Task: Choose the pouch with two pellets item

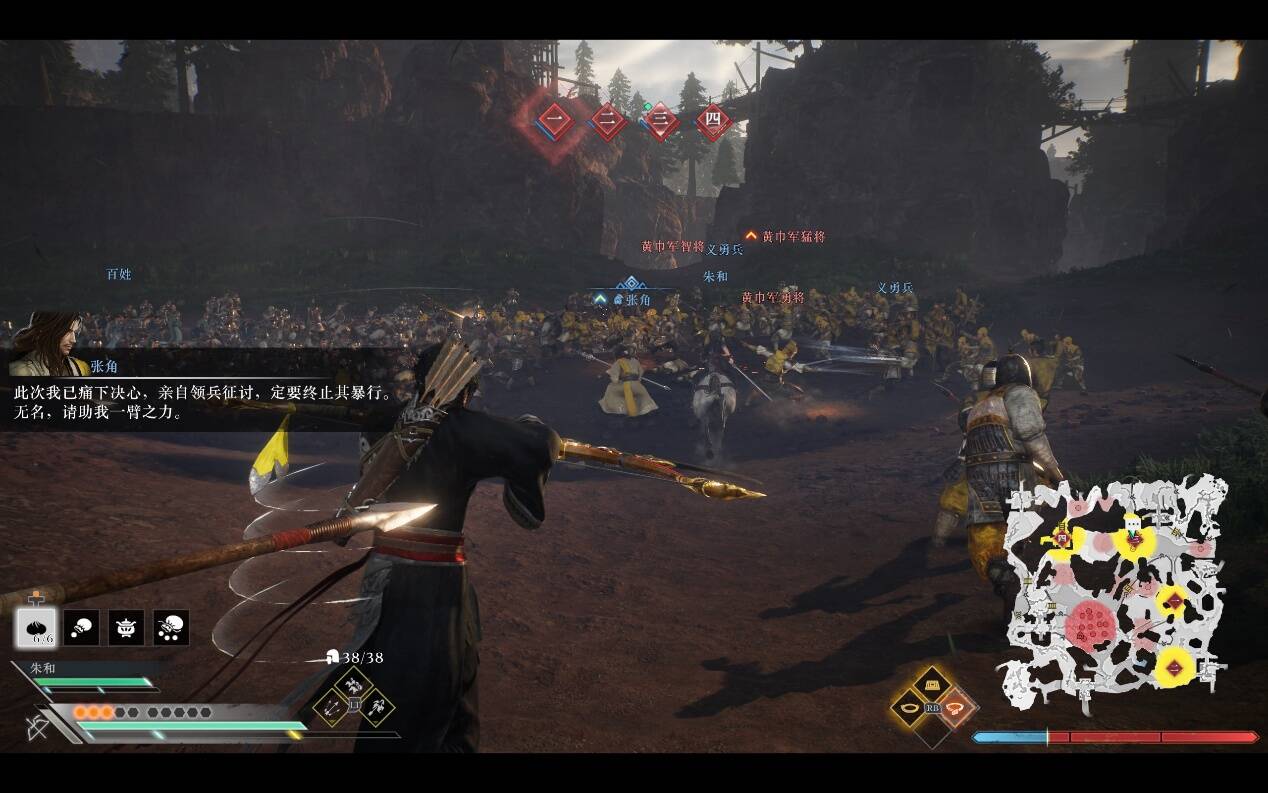Action: pyautogui.click(x=81, y=628)
